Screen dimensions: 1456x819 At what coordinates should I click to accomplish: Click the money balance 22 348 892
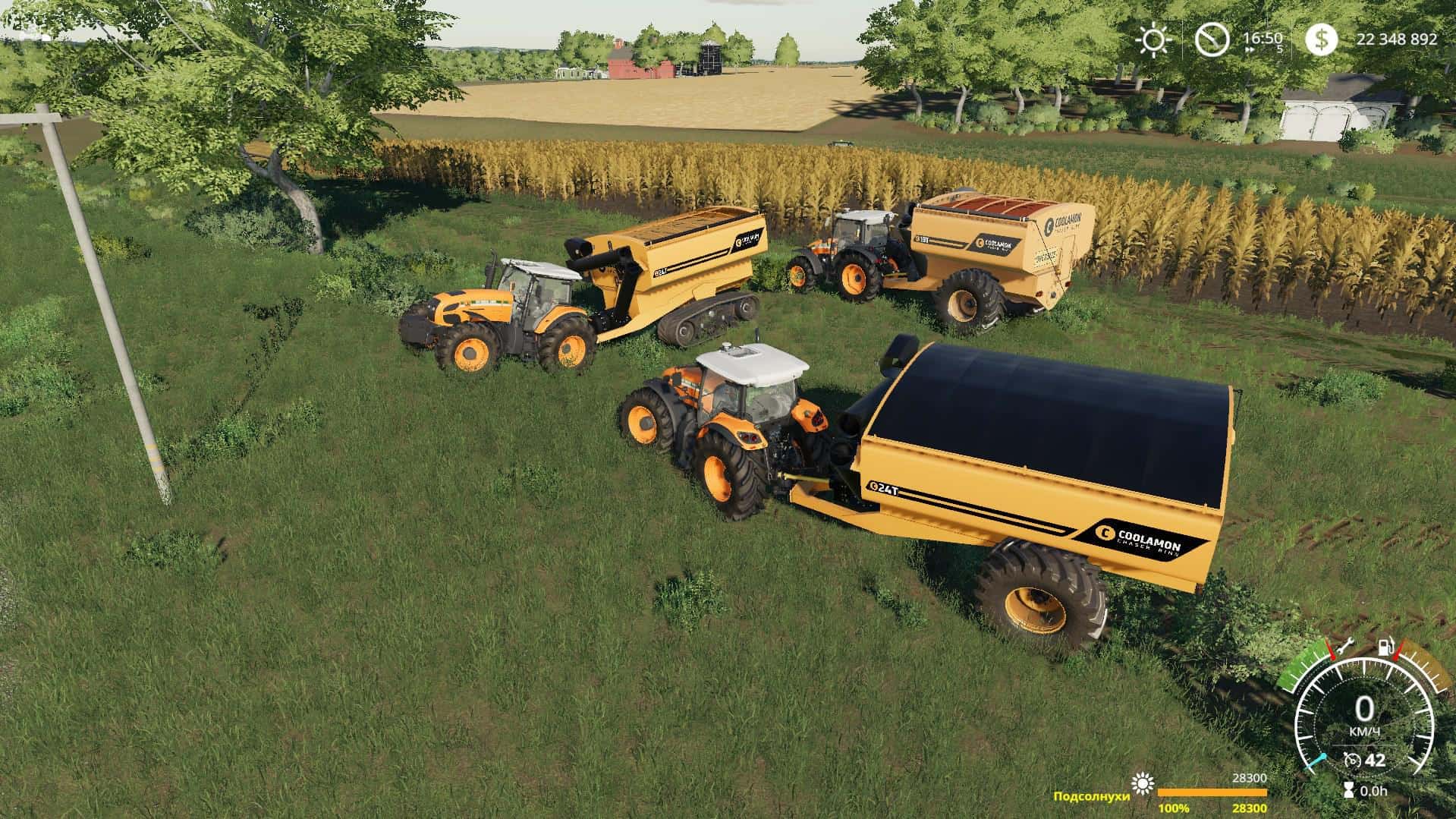(1397, 39)
